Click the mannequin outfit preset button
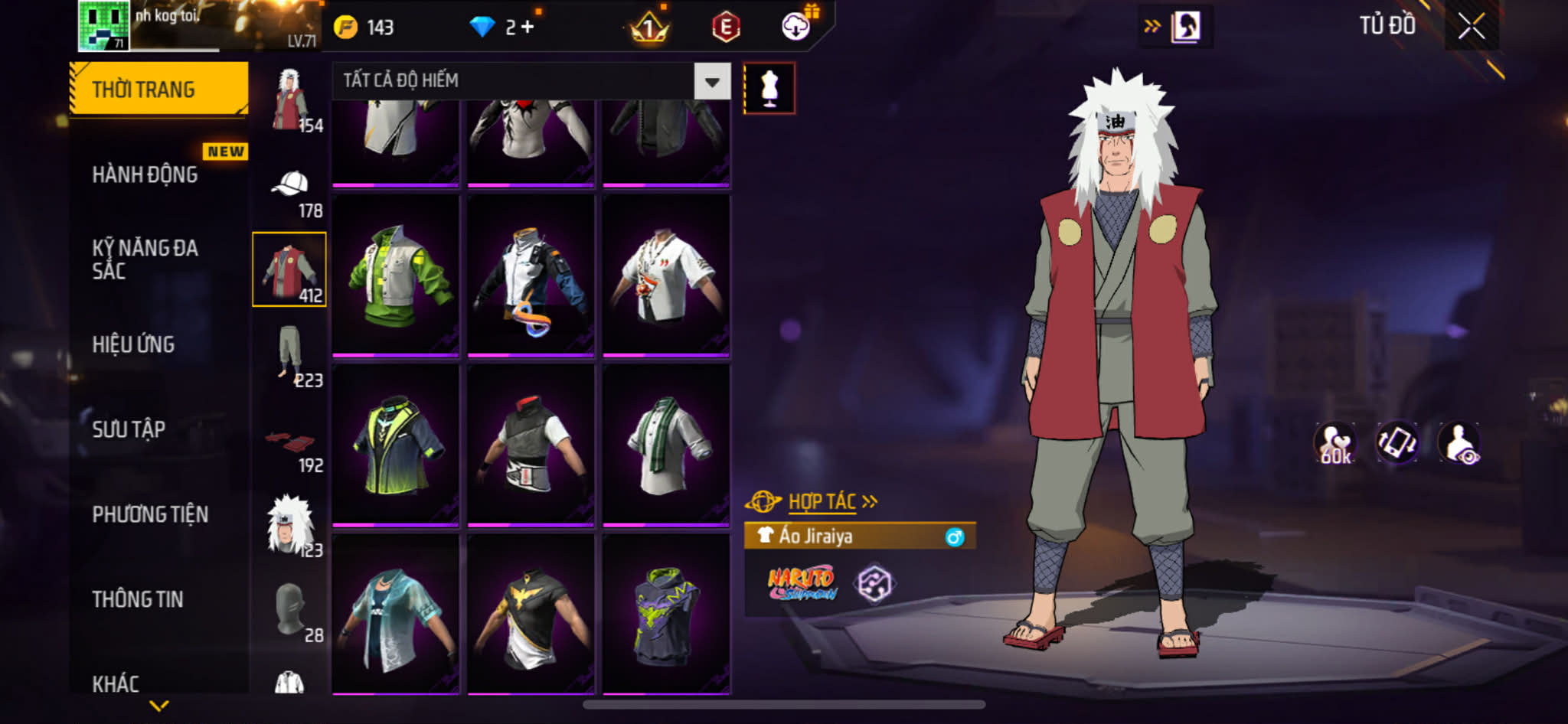 [x=769, y=89]
